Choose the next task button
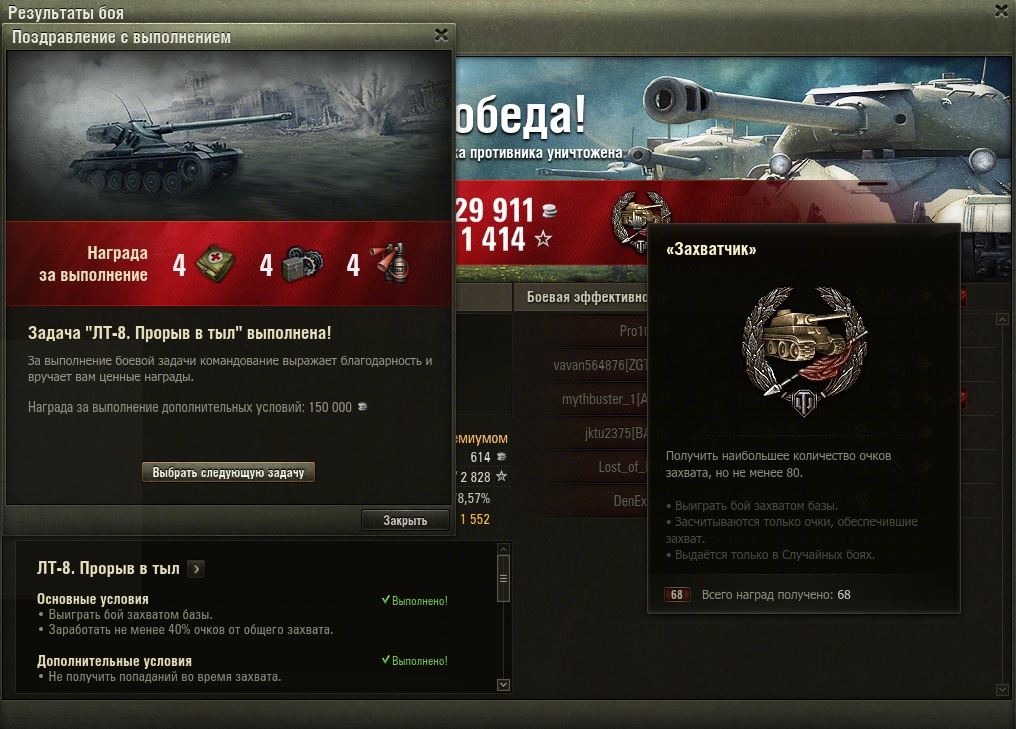 pyautogui.click(x=228, y=472)
